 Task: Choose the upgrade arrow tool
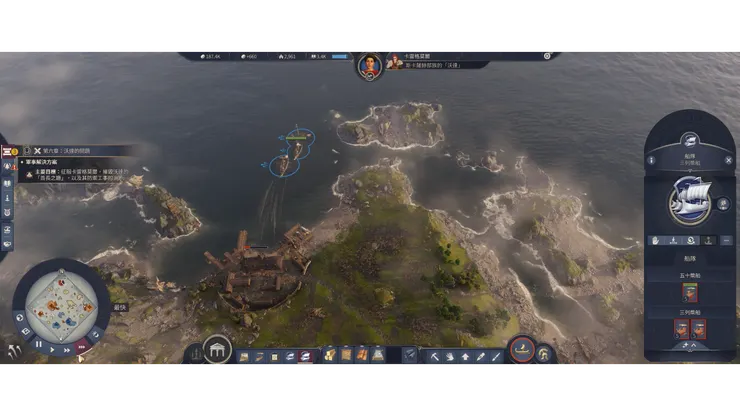465,355
